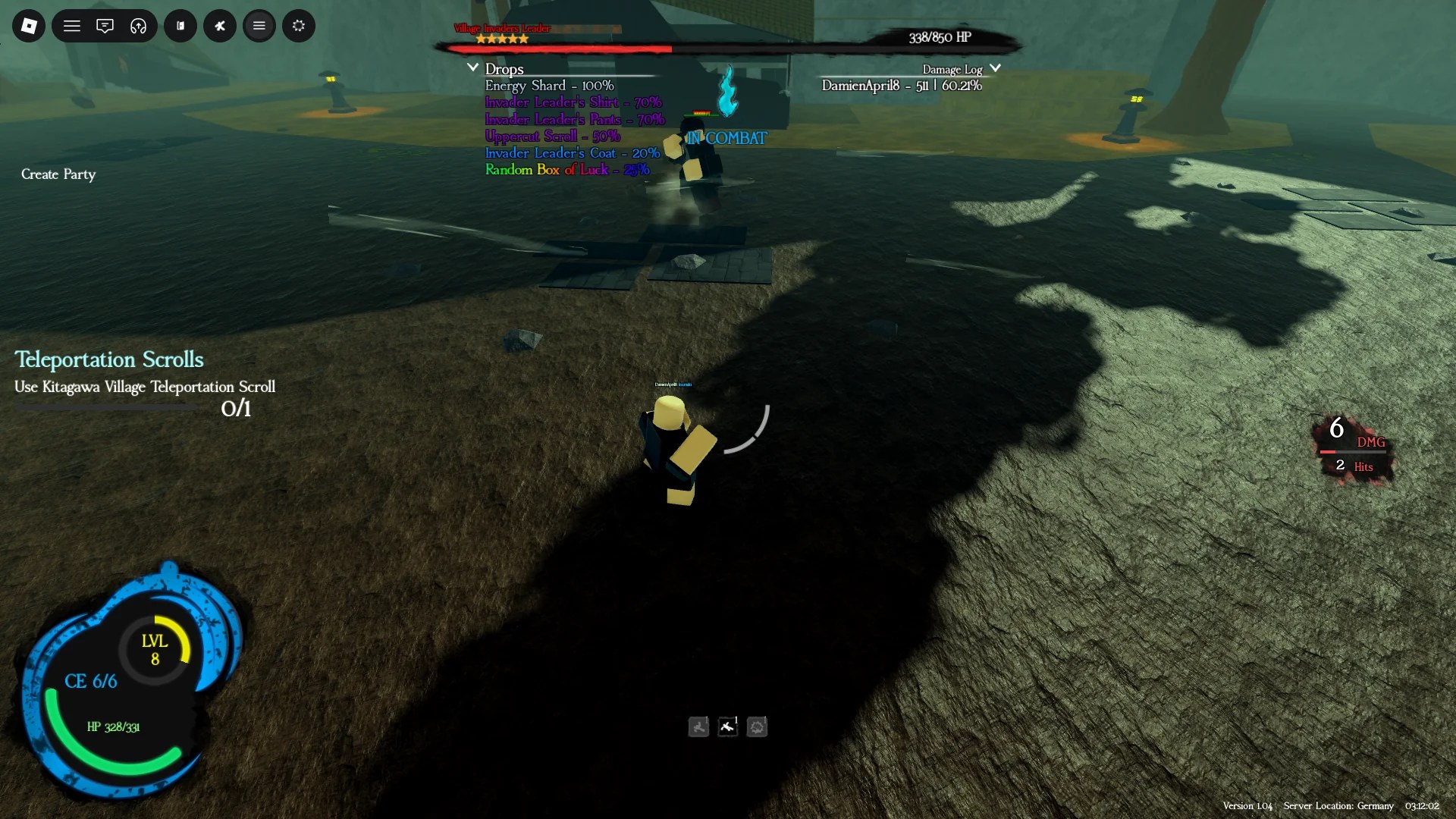Expand the Damage Log chevron

tap(997, 67)
